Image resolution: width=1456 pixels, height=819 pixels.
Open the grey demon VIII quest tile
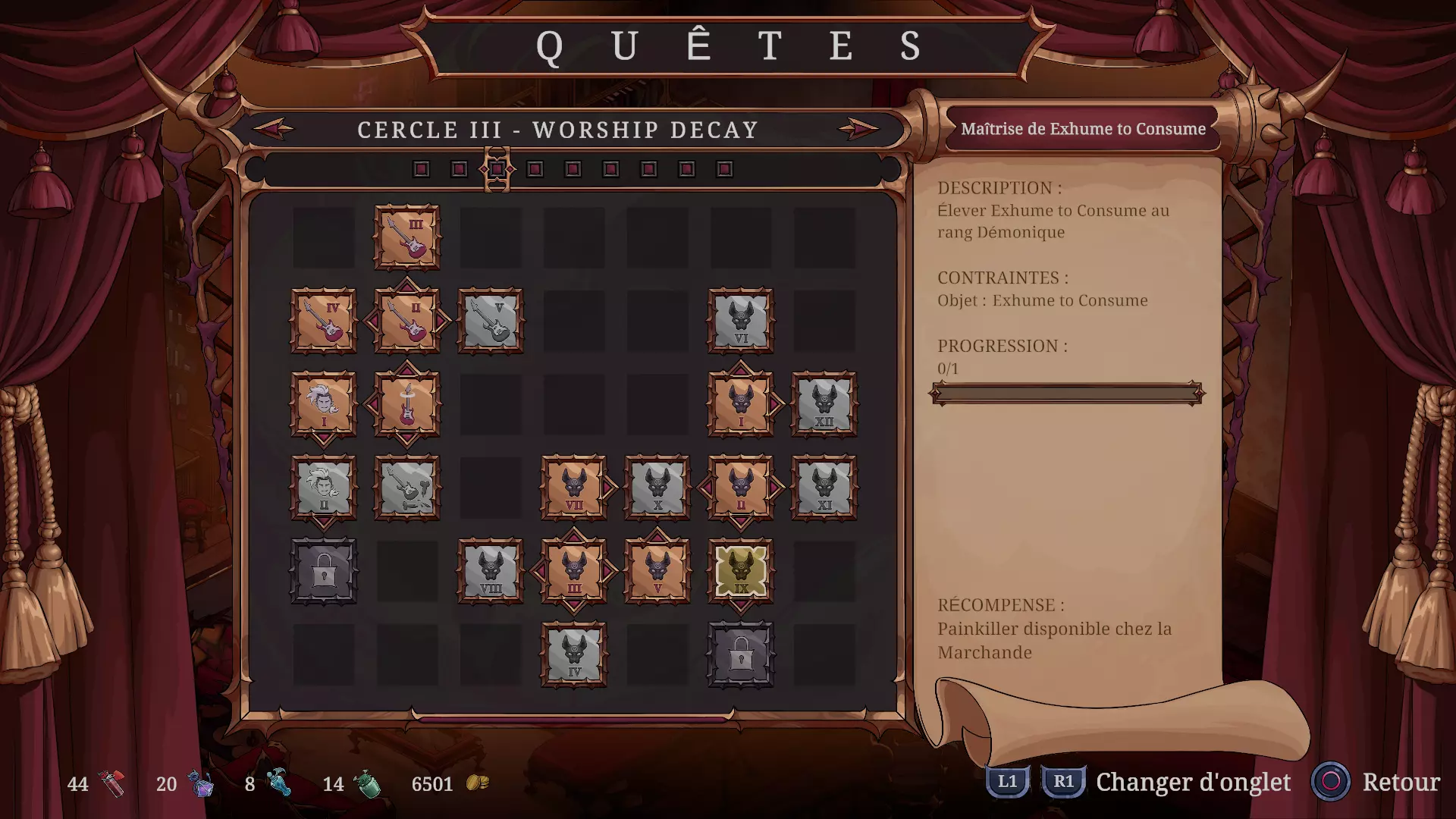491,571
